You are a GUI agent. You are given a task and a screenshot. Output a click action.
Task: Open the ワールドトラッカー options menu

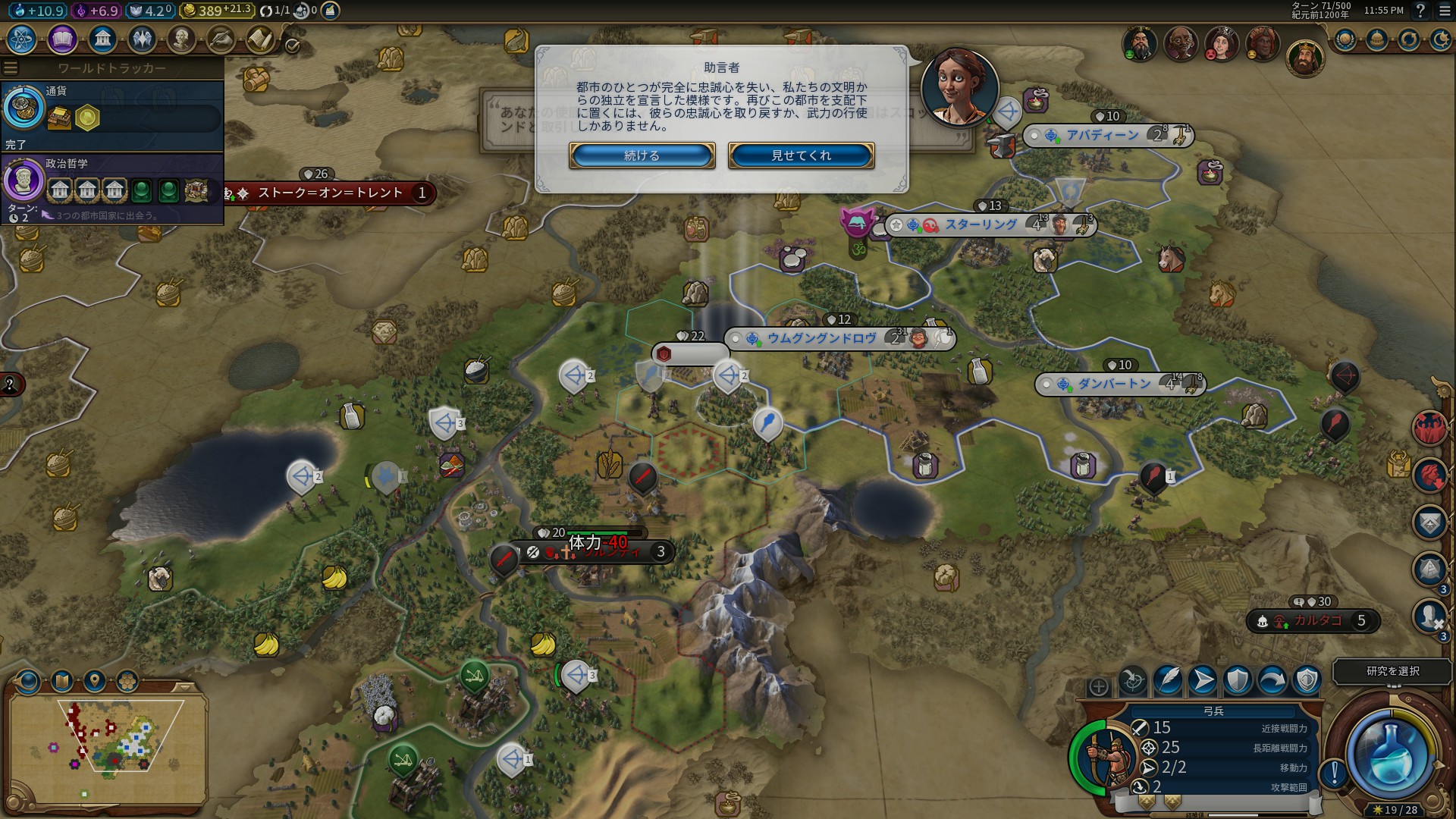click(x=11, y=68)
